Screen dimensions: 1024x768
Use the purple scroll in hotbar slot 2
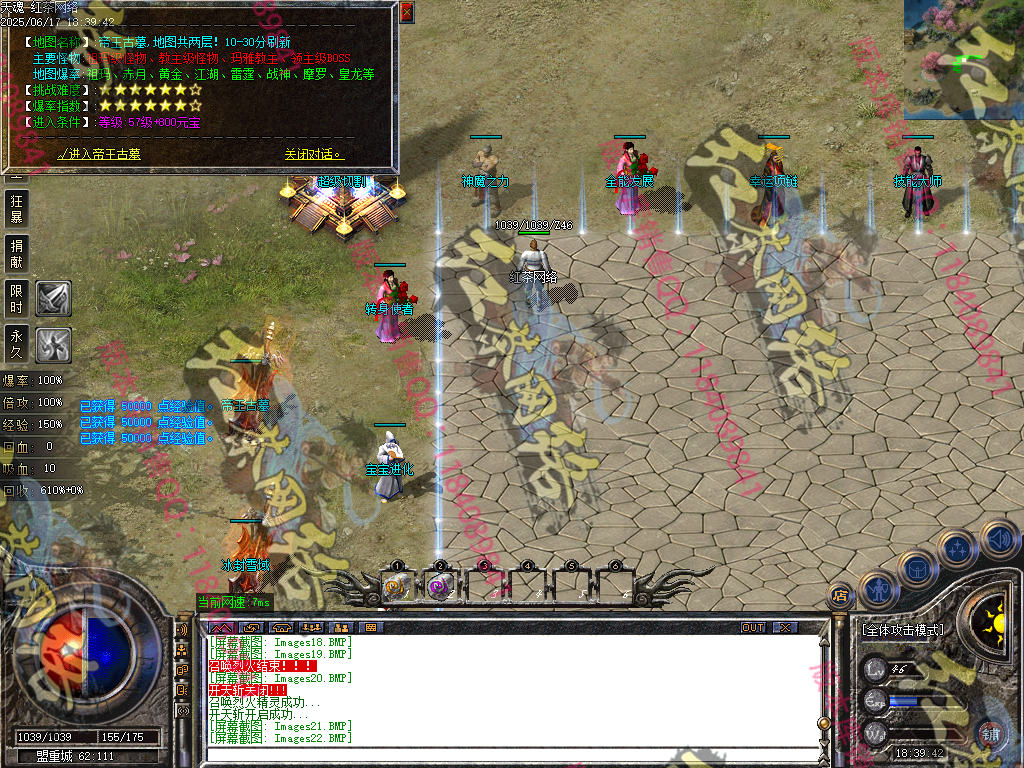(x=439, y=587)
